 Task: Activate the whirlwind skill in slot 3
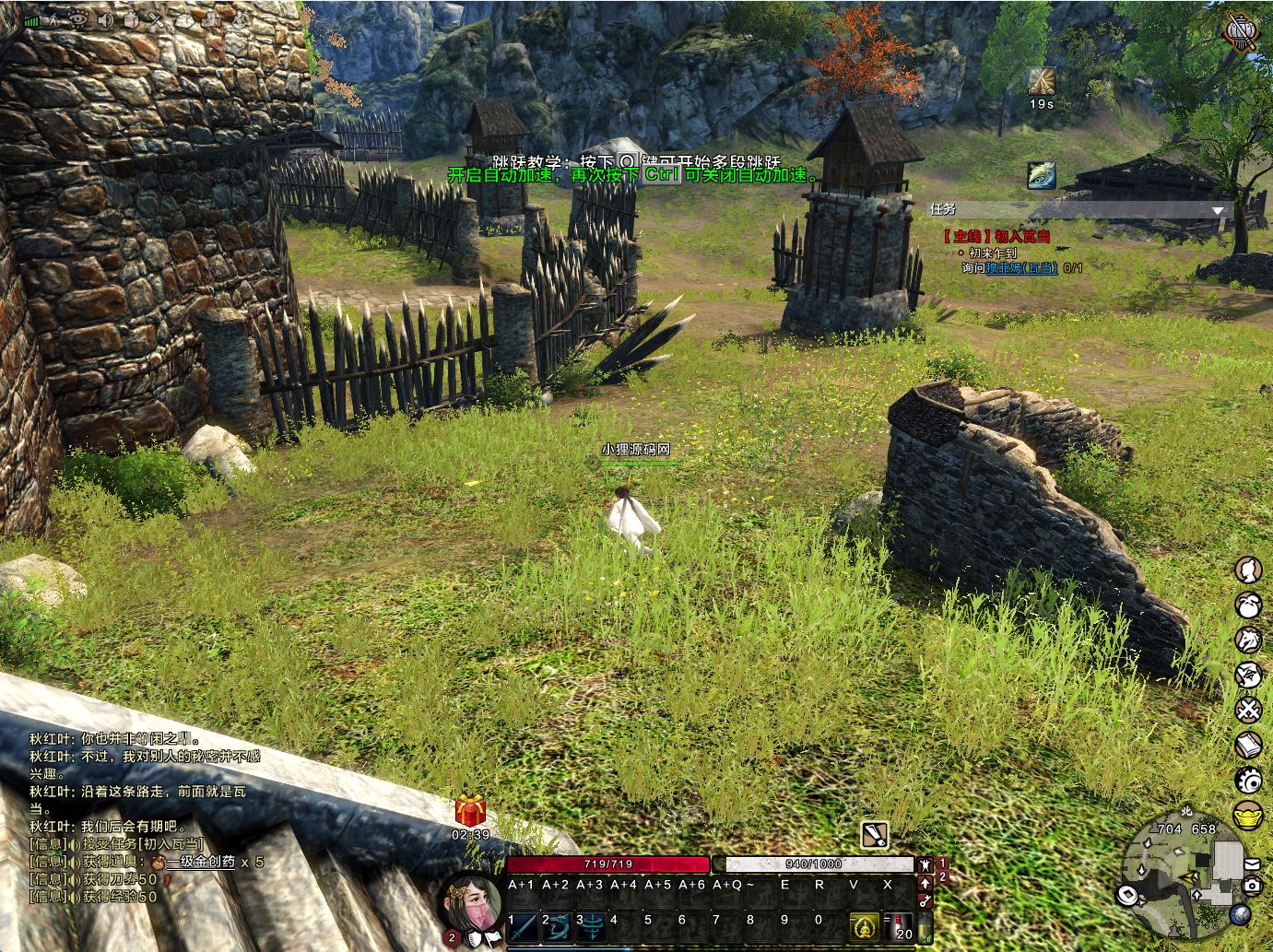[x=590, y=923]
